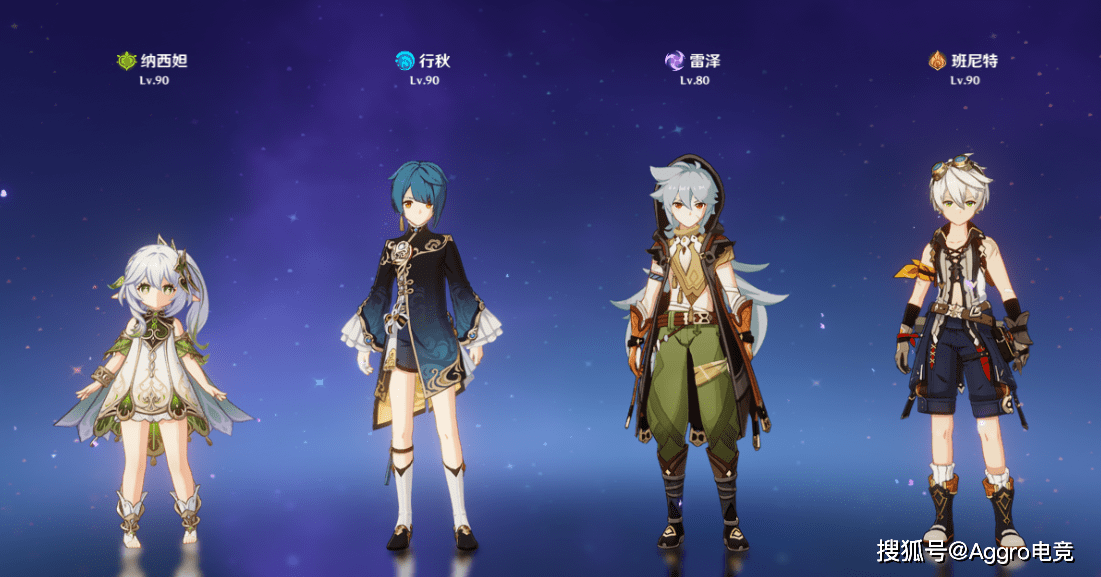The width and height of the screenshot is (1101, 577).
Task: Select Nahida (纳西妲) in the party lineup
Action: 155,390
